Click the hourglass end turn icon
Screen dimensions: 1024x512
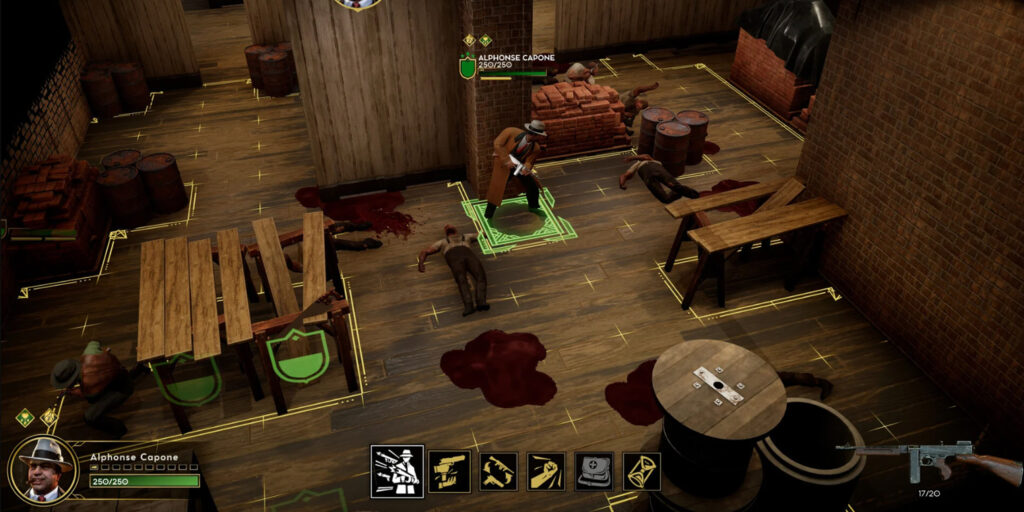click(x=642, y=471)
